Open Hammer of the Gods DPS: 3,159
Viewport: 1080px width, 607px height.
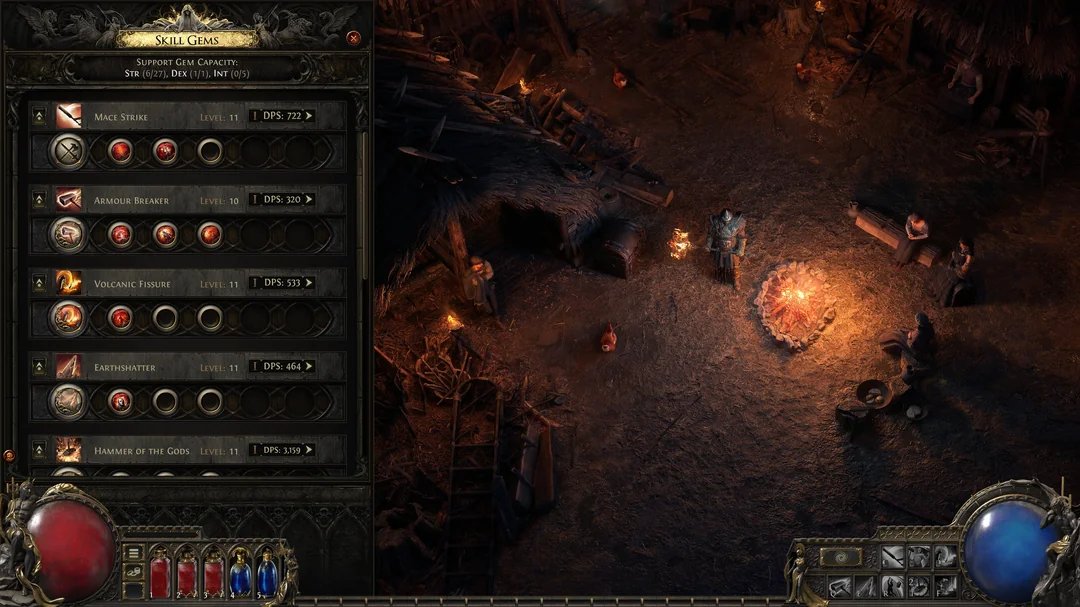pyautogui.click(x=282, y=450)
